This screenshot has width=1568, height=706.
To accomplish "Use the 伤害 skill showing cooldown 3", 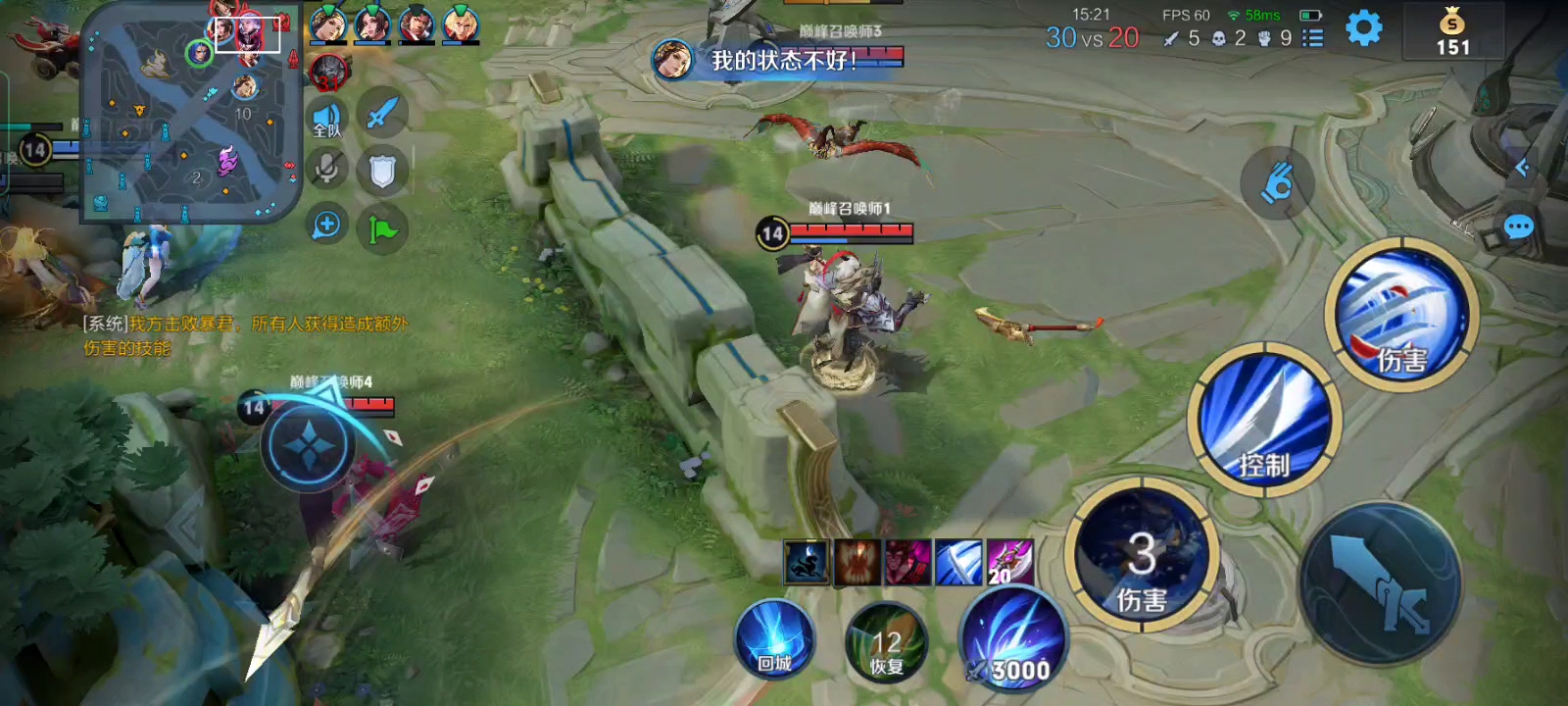I will [1142, 557].
